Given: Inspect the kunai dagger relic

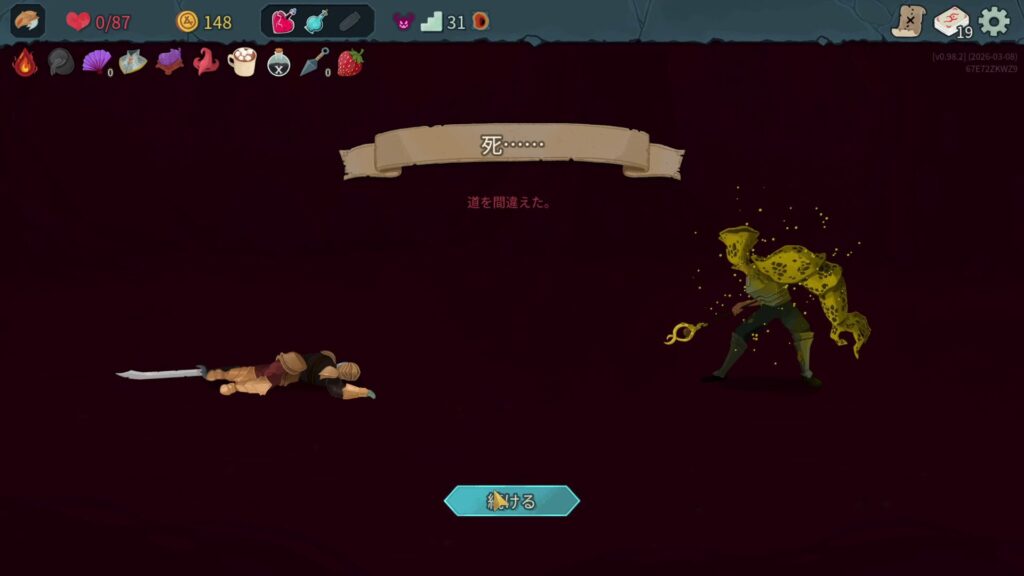Looking at the screenshot, I should [314, 62].
